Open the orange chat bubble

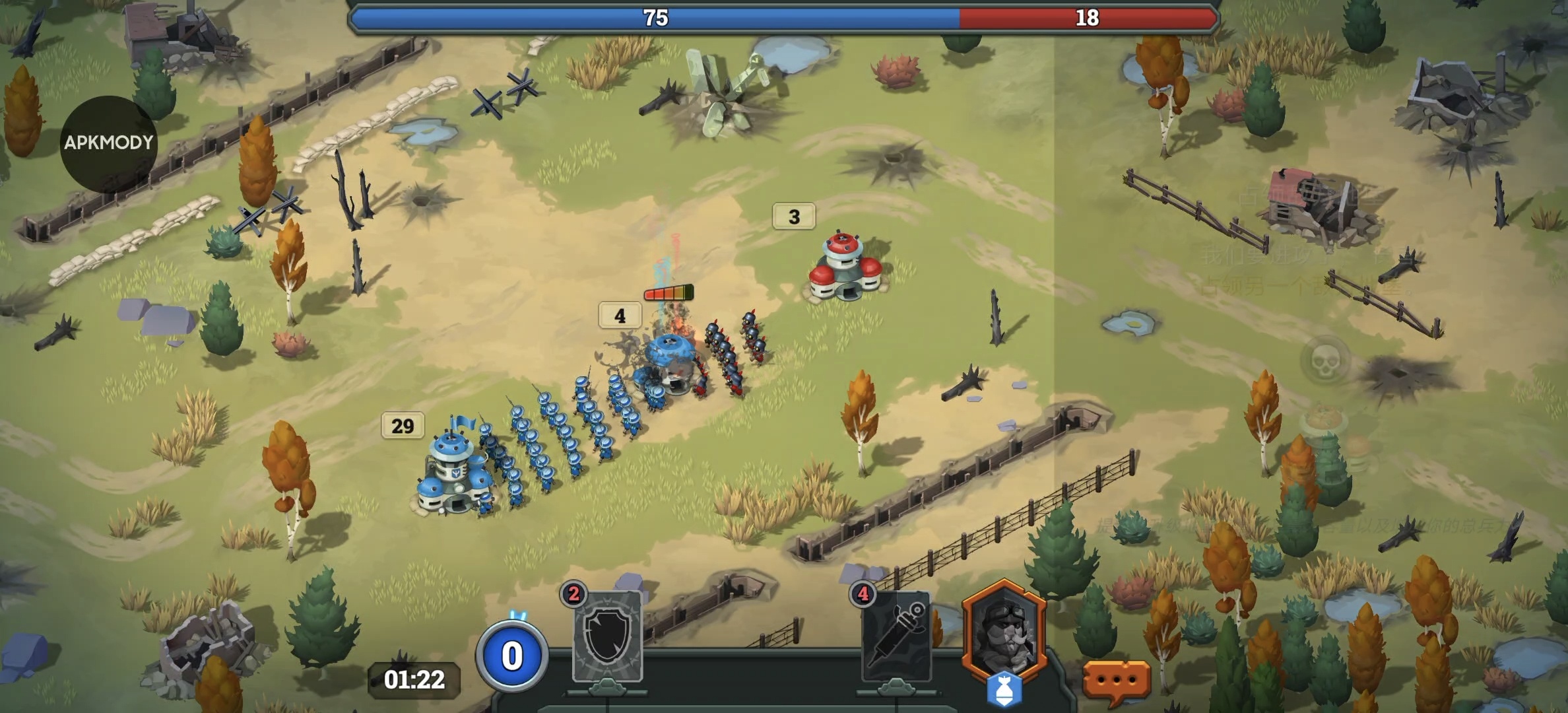[1117, 679]
